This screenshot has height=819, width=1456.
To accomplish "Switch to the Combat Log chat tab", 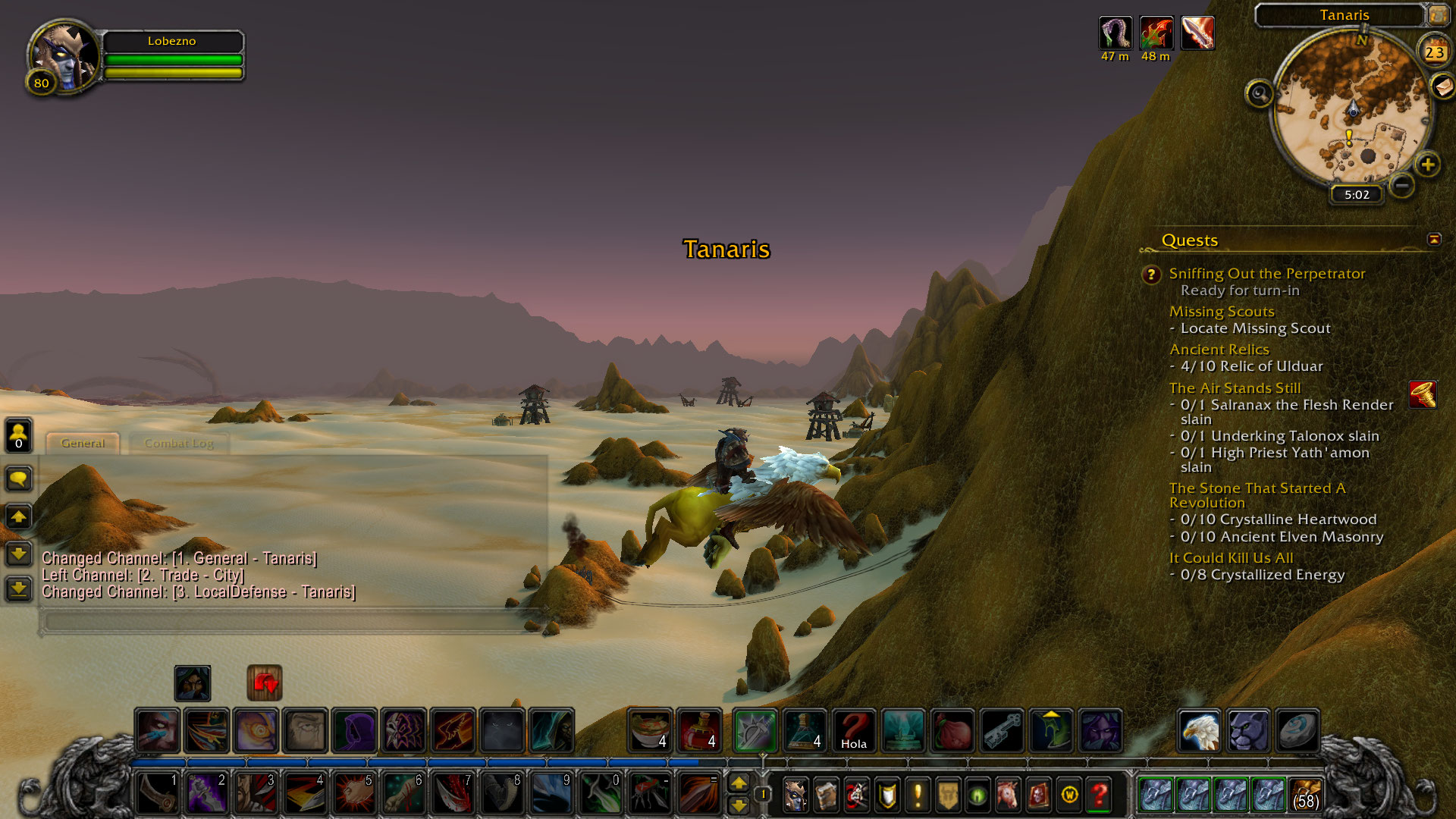I will pyautogui.click(x=179, y=444).
